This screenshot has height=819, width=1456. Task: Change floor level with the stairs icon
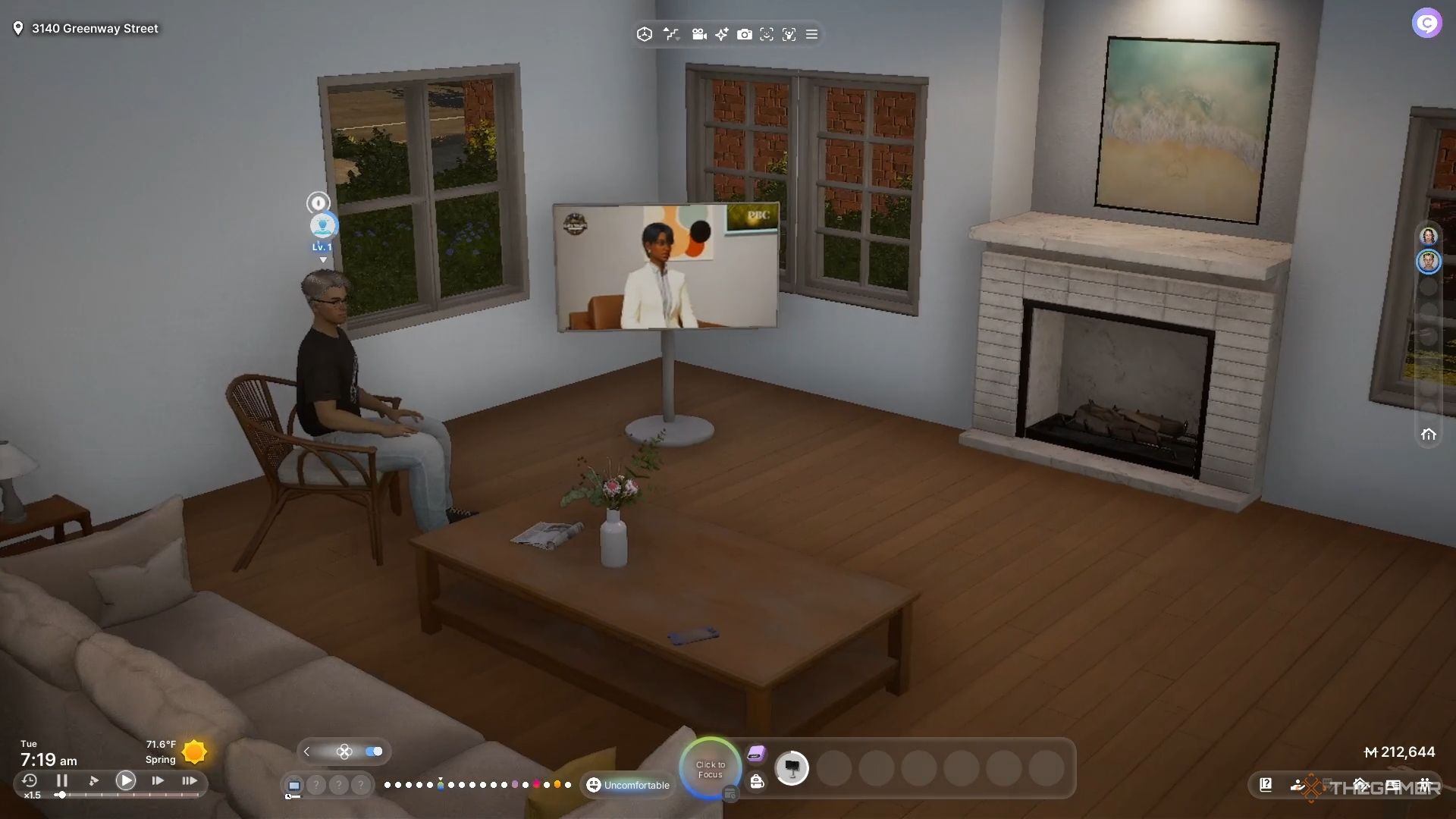[x=671, y=34]
